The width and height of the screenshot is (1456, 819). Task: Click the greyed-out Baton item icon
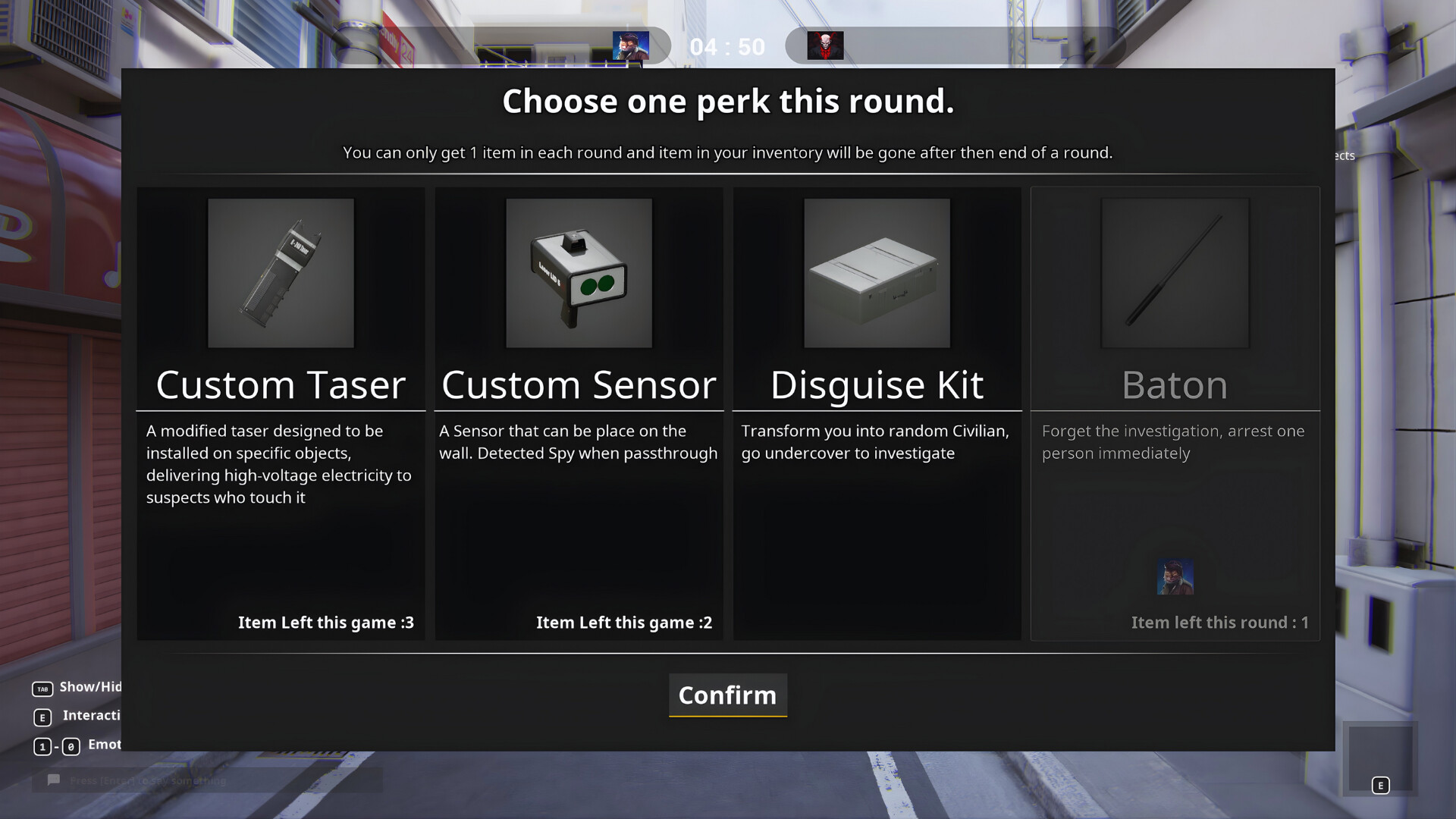[1175, 273]
